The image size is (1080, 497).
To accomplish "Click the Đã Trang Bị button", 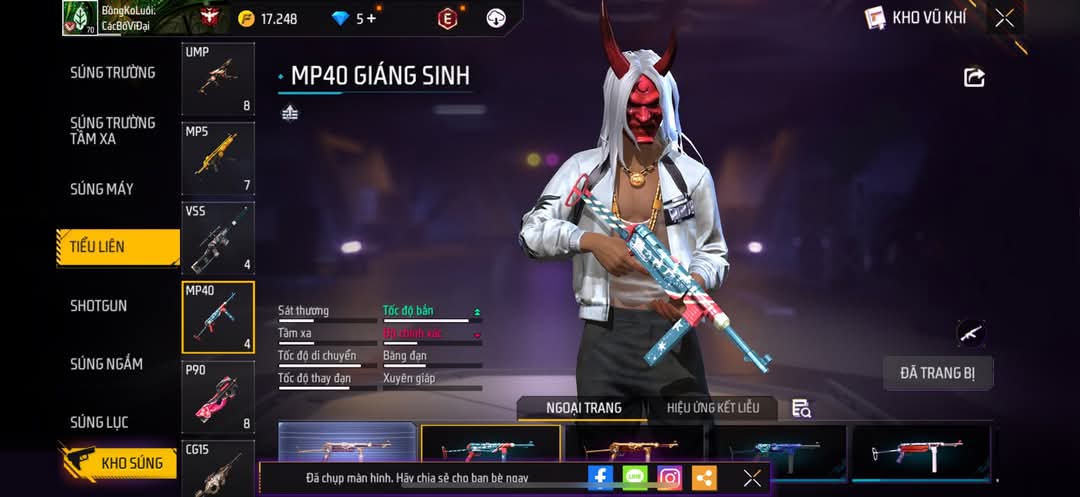I will tap(938, 373).
